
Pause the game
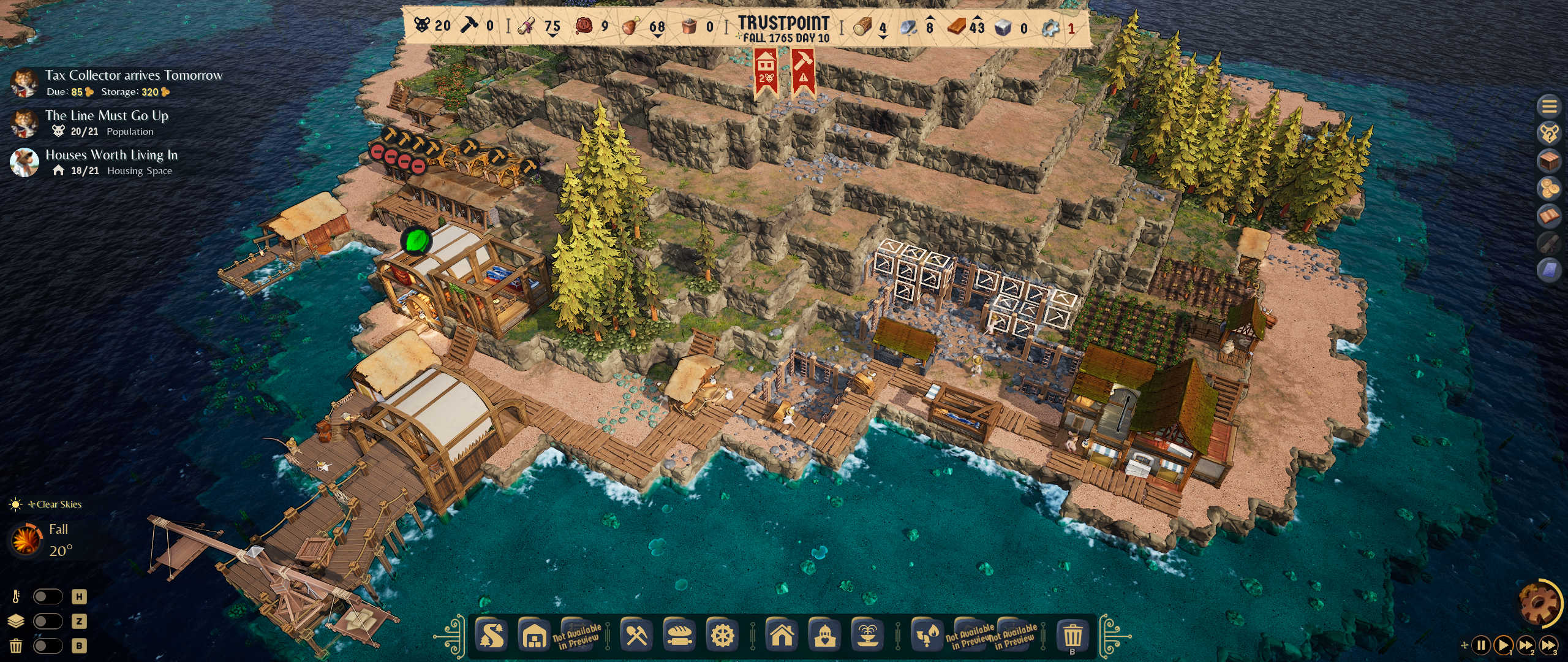tap(1481, 645)
